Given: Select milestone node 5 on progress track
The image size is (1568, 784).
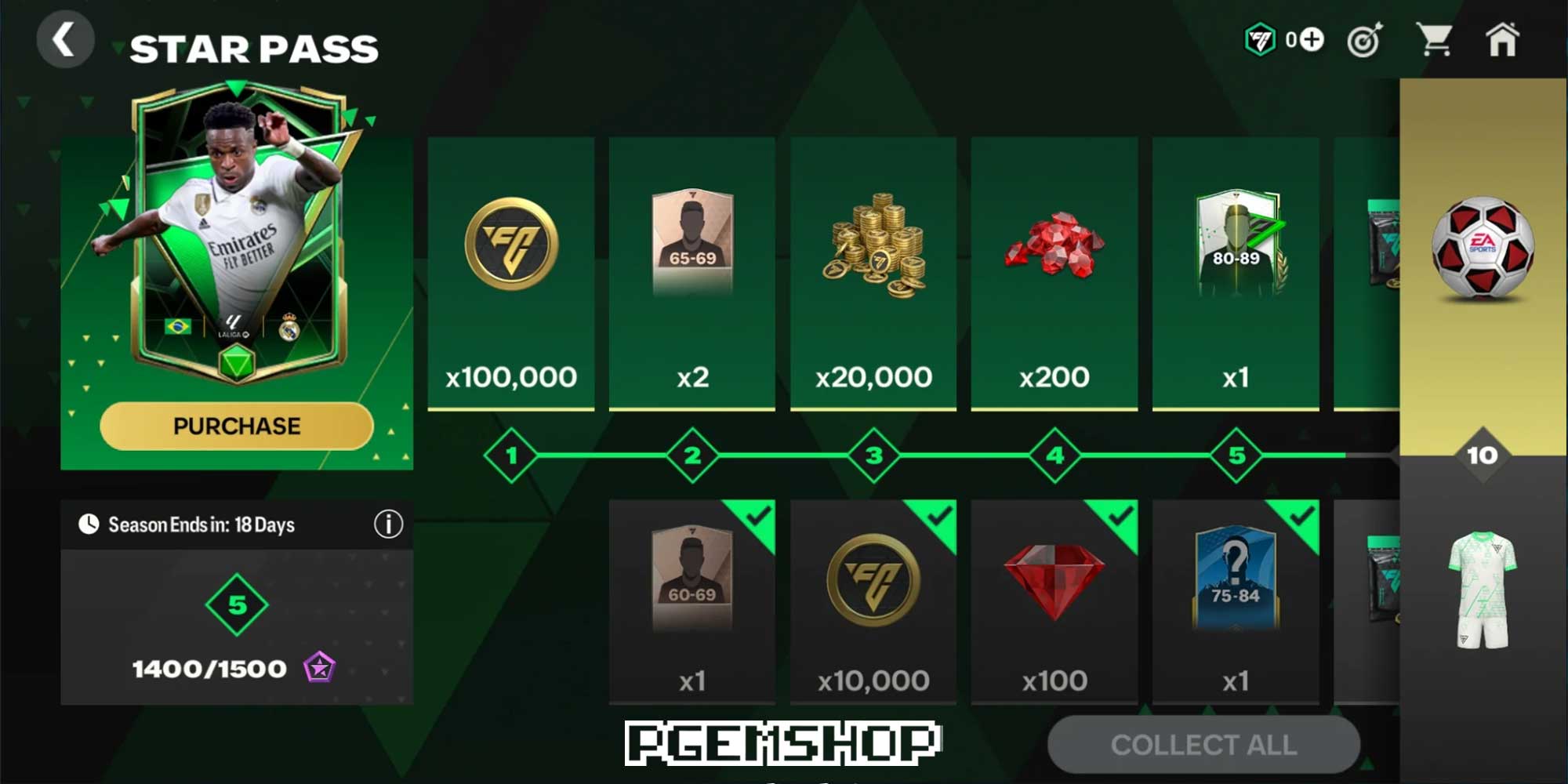Looking at the screenshot, I should 1236,453.
